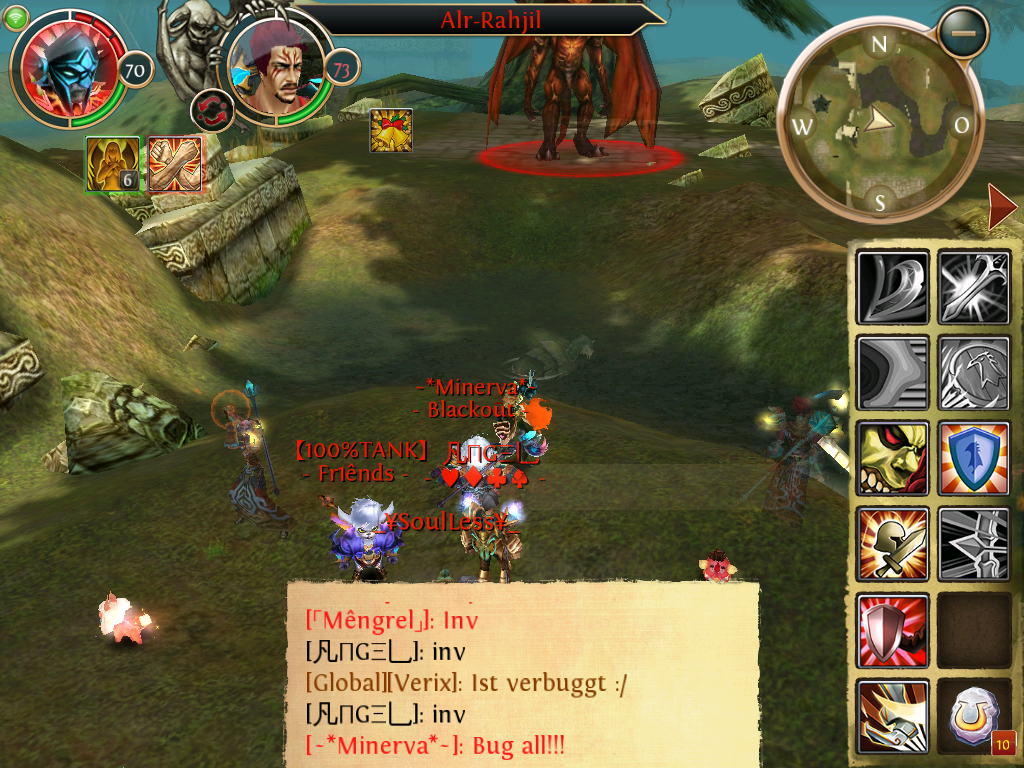Activate the blue shield skill
The image size is (1024, 768).
pos(975,459)
